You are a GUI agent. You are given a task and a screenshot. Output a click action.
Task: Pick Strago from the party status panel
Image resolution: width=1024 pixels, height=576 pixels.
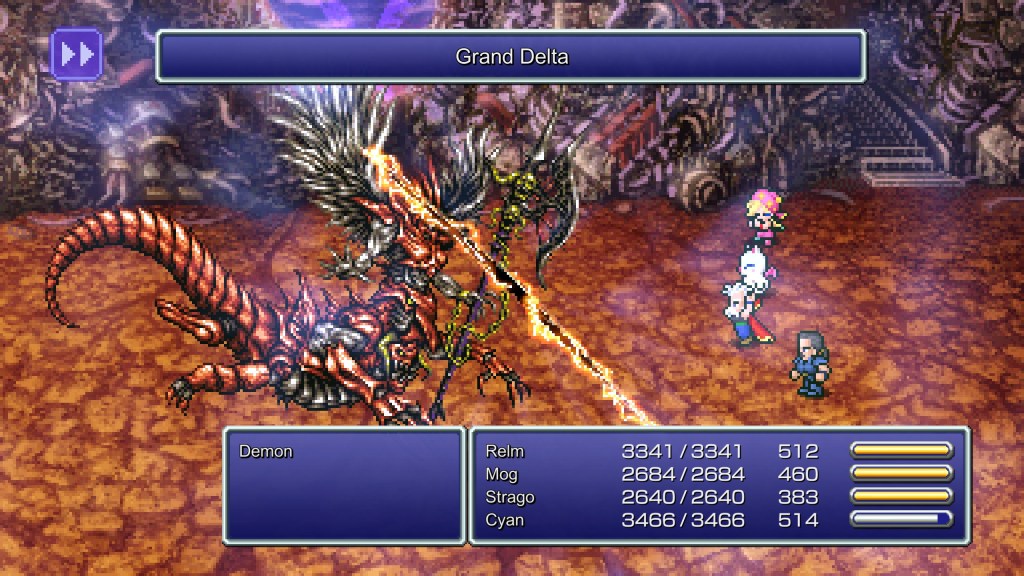tap(510, 497)
